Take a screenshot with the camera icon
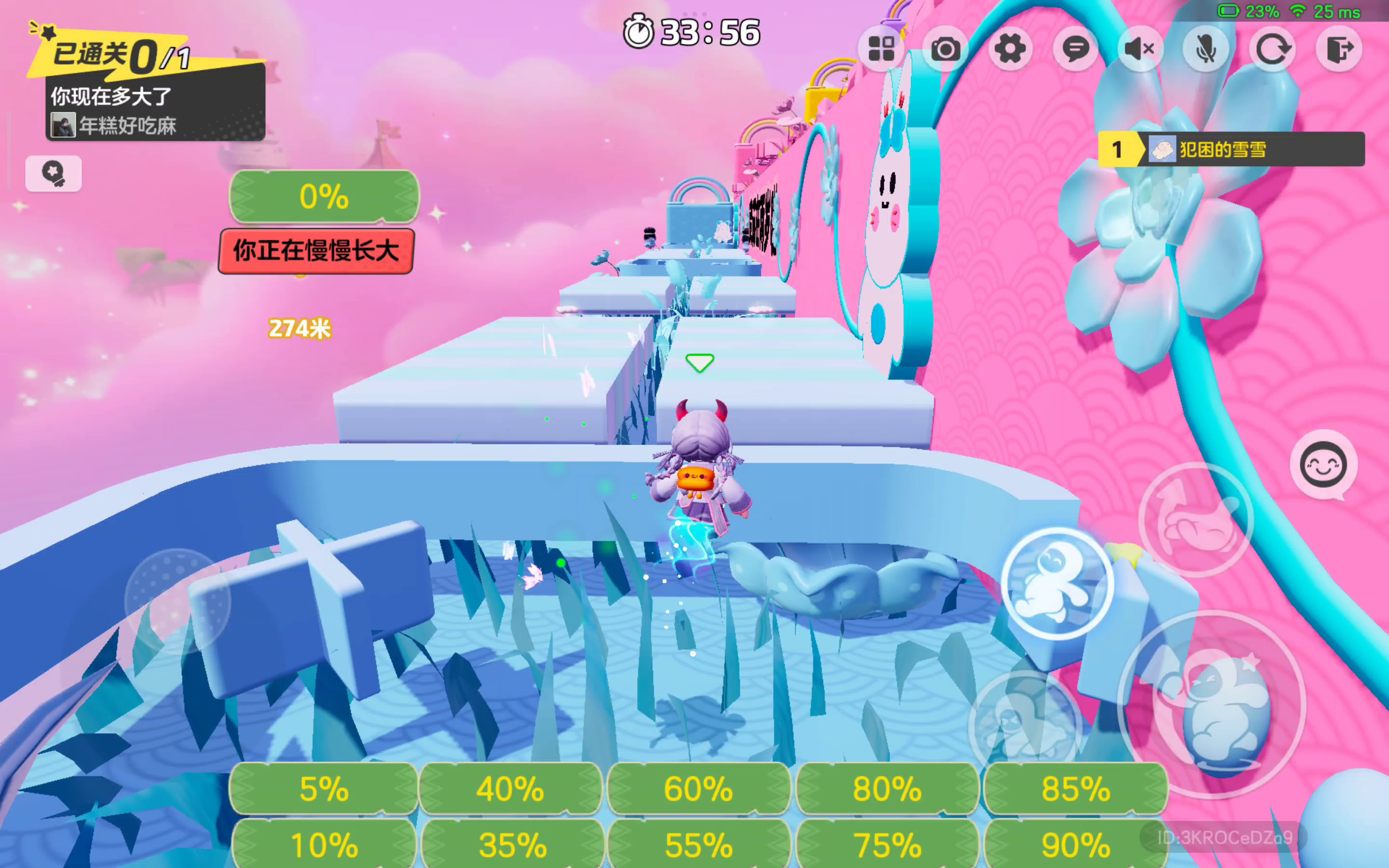1389x868 pixels. 945,49
